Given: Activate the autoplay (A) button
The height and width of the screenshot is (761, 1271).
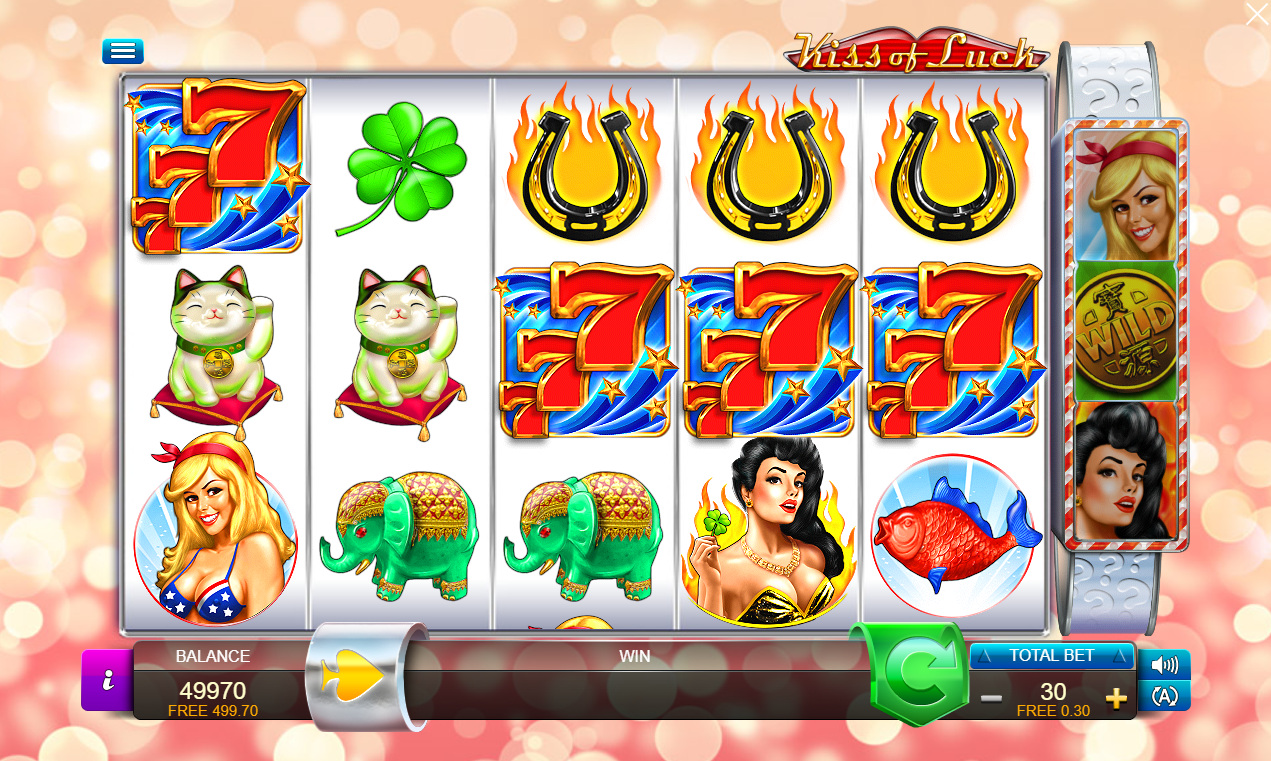Looking at the screenshot, I should (1164, 696).
